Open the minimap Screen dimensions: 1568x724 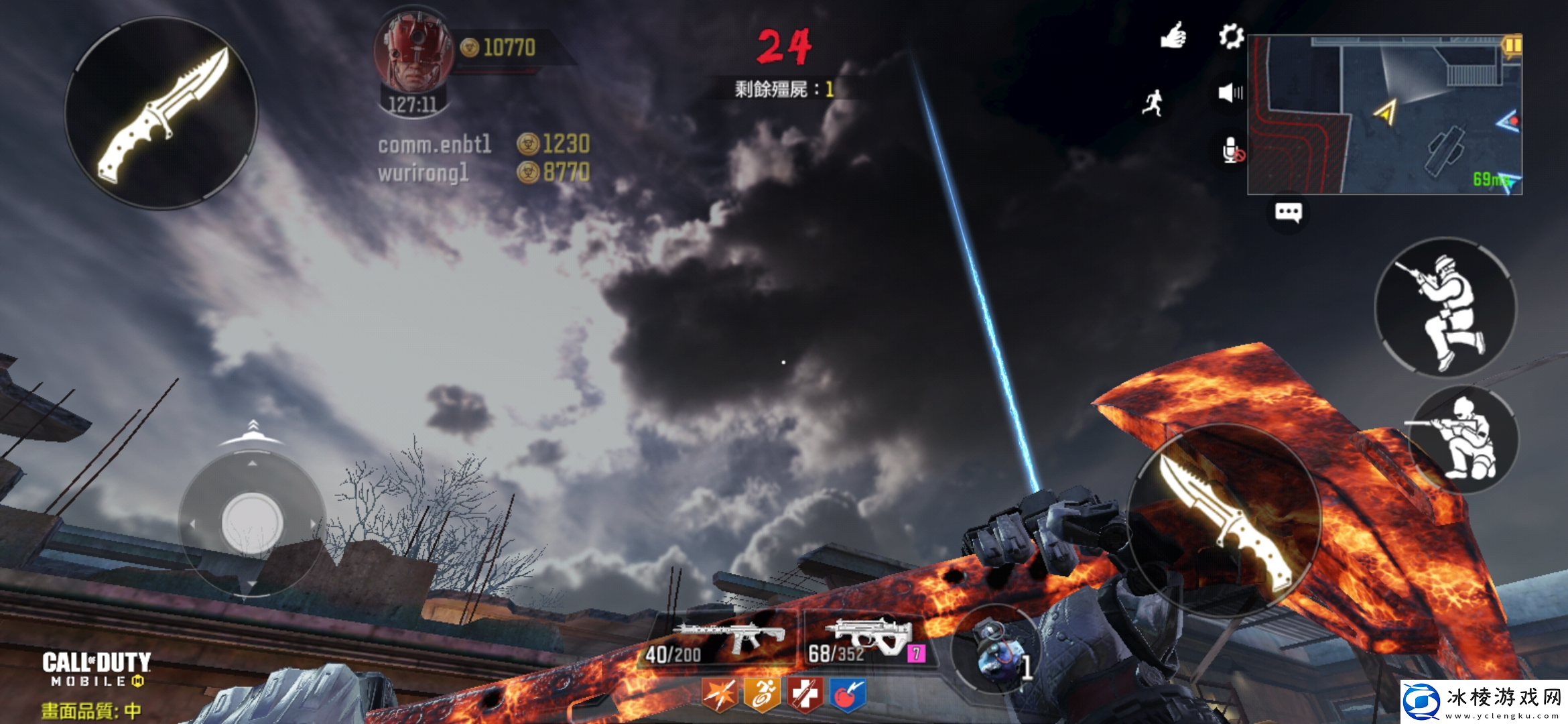[x=1384, y=115]
